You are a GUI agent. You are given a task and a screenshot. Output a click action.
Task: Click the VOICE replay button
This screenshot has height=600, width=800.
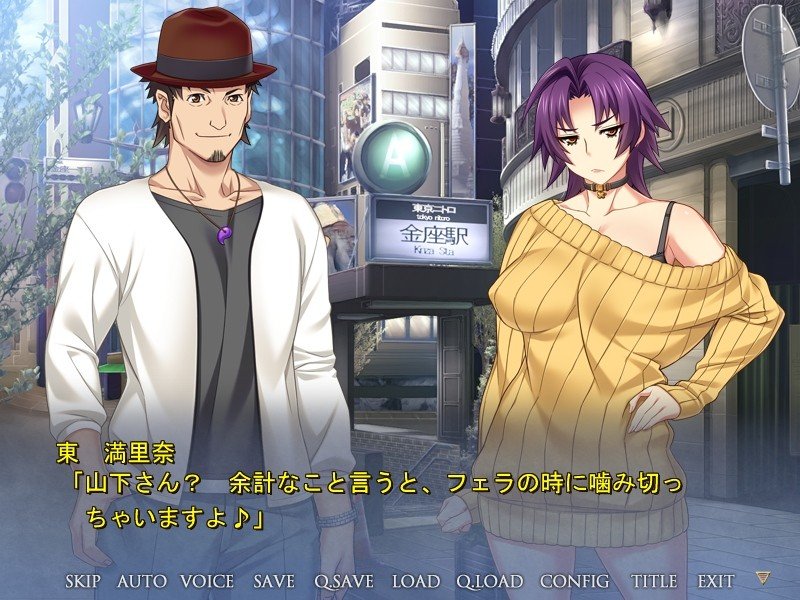(207, 581)
